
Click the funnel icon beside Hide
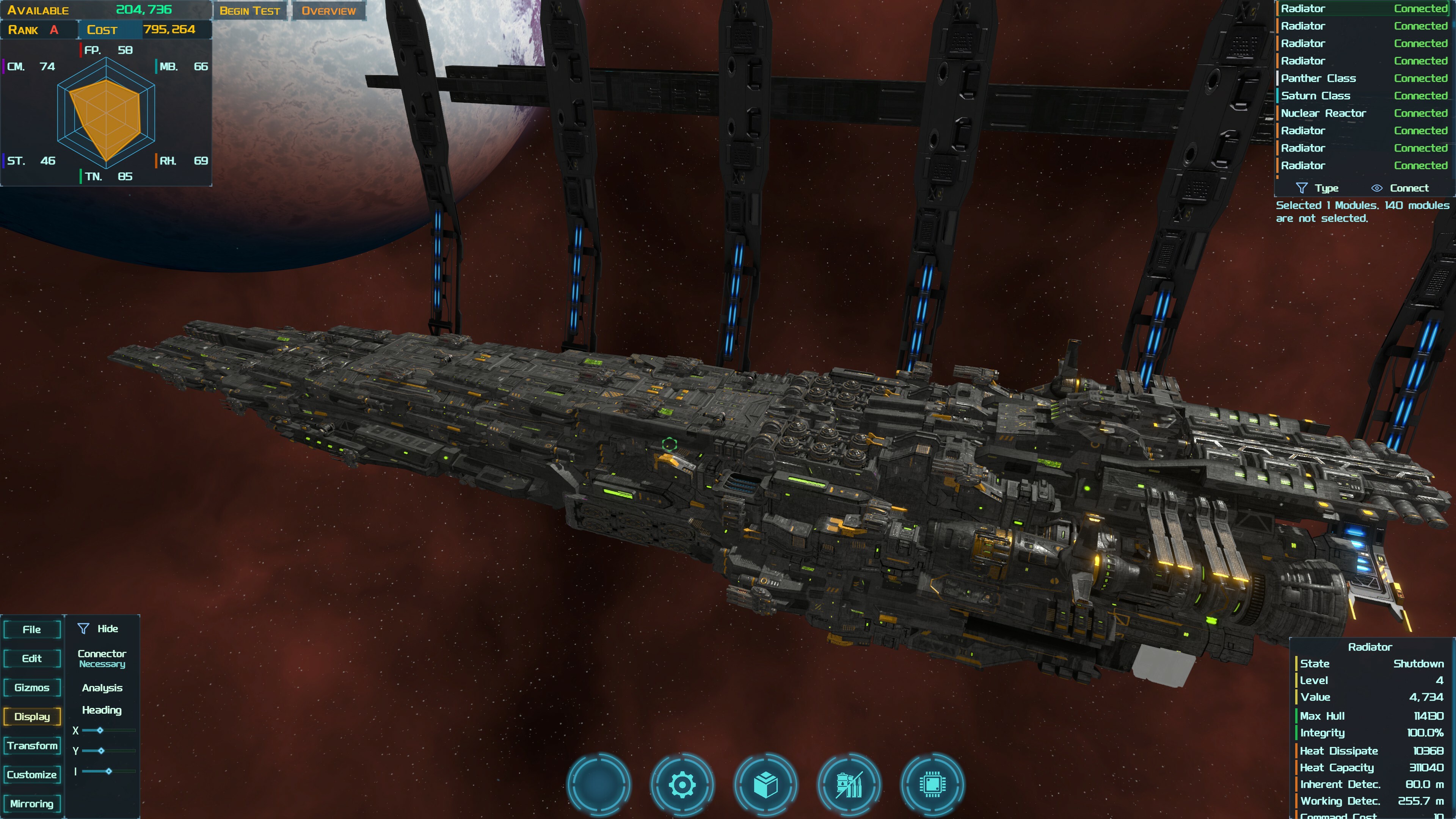[84, 628]
